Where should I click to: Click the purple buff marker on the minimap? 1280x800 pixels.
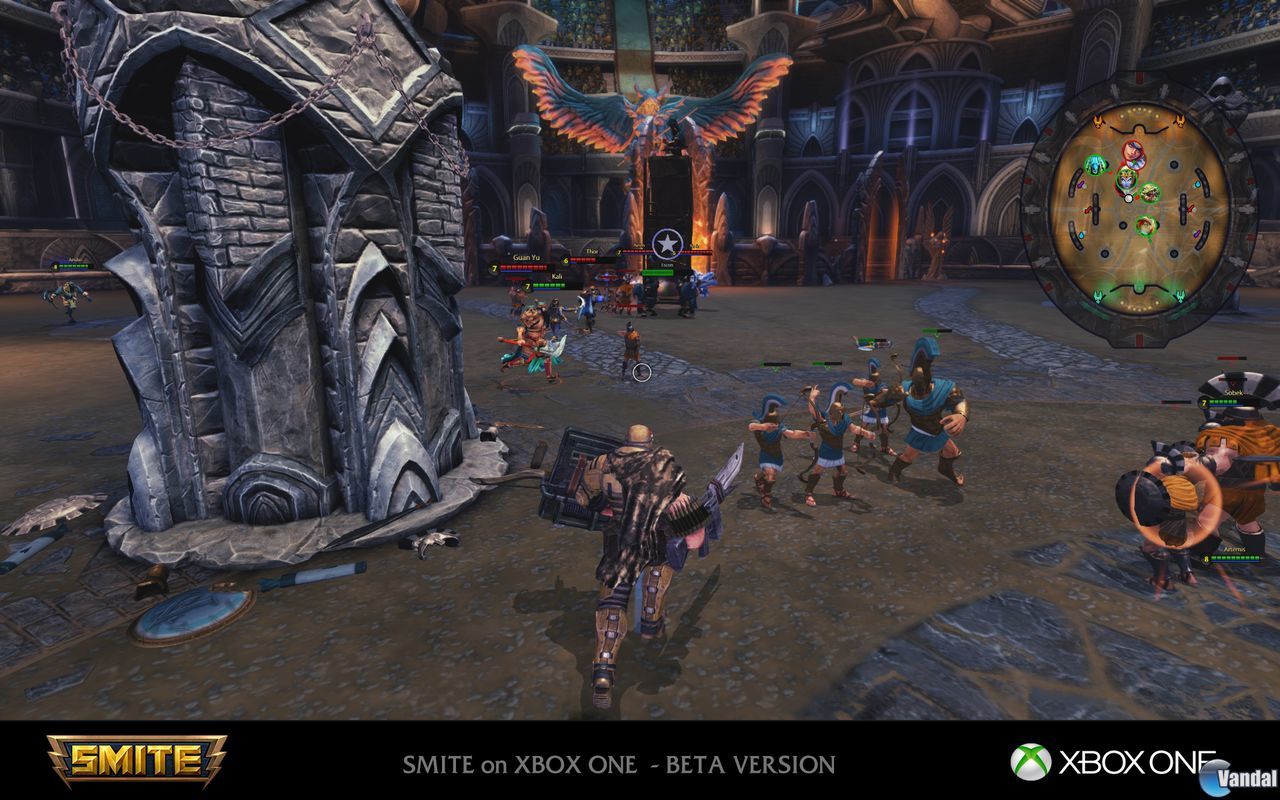(1082, 185)
